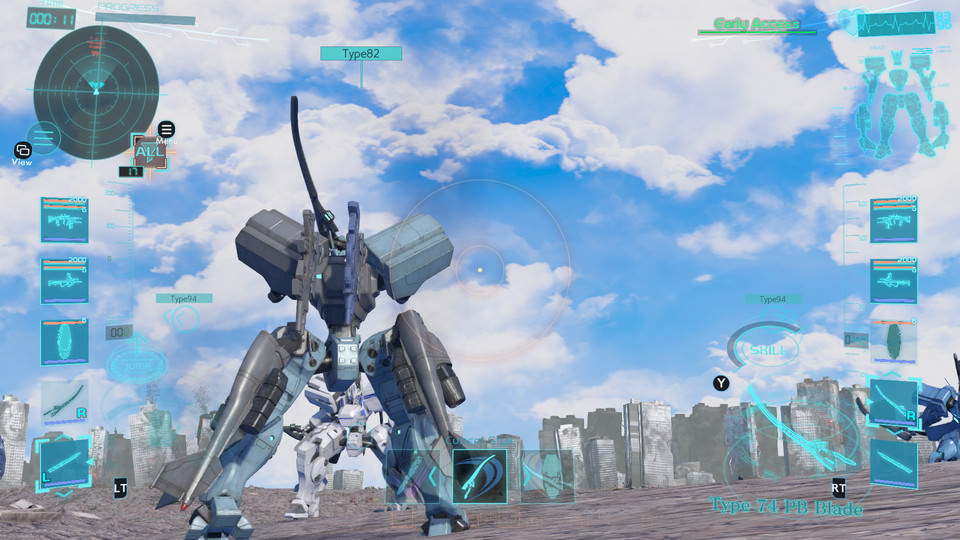Choose the top assault rifle slot in left weapon column

pos(64,220)
